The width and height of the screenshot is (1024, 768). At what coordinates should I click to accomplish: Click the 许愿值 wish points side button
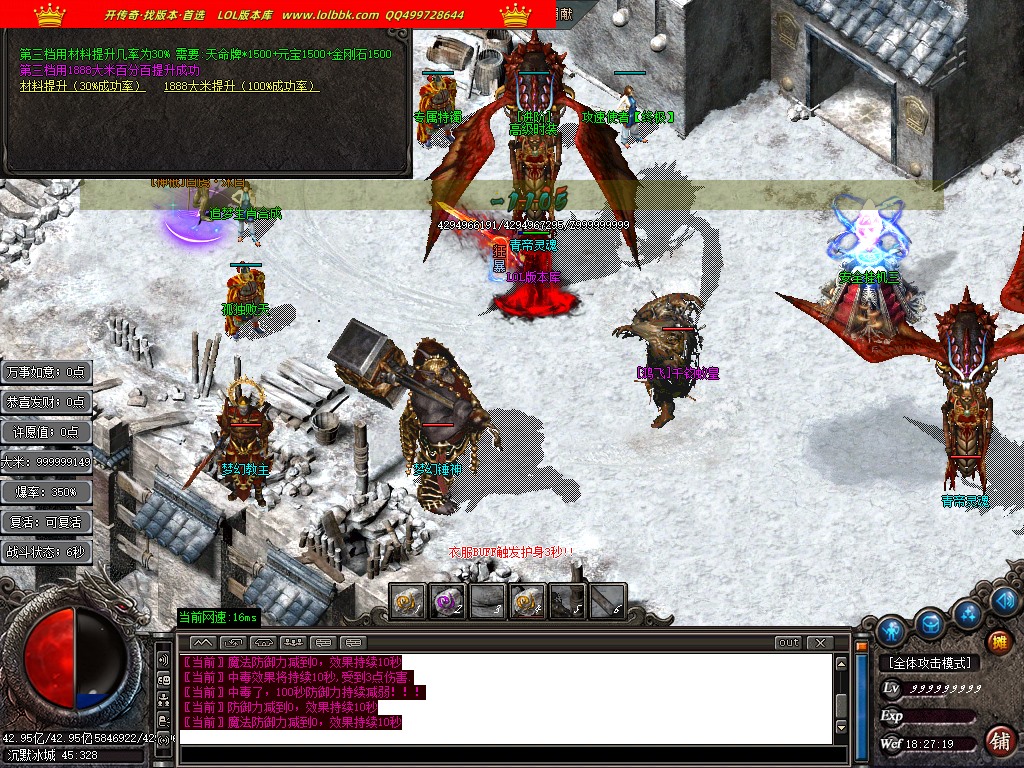(46, 432)
